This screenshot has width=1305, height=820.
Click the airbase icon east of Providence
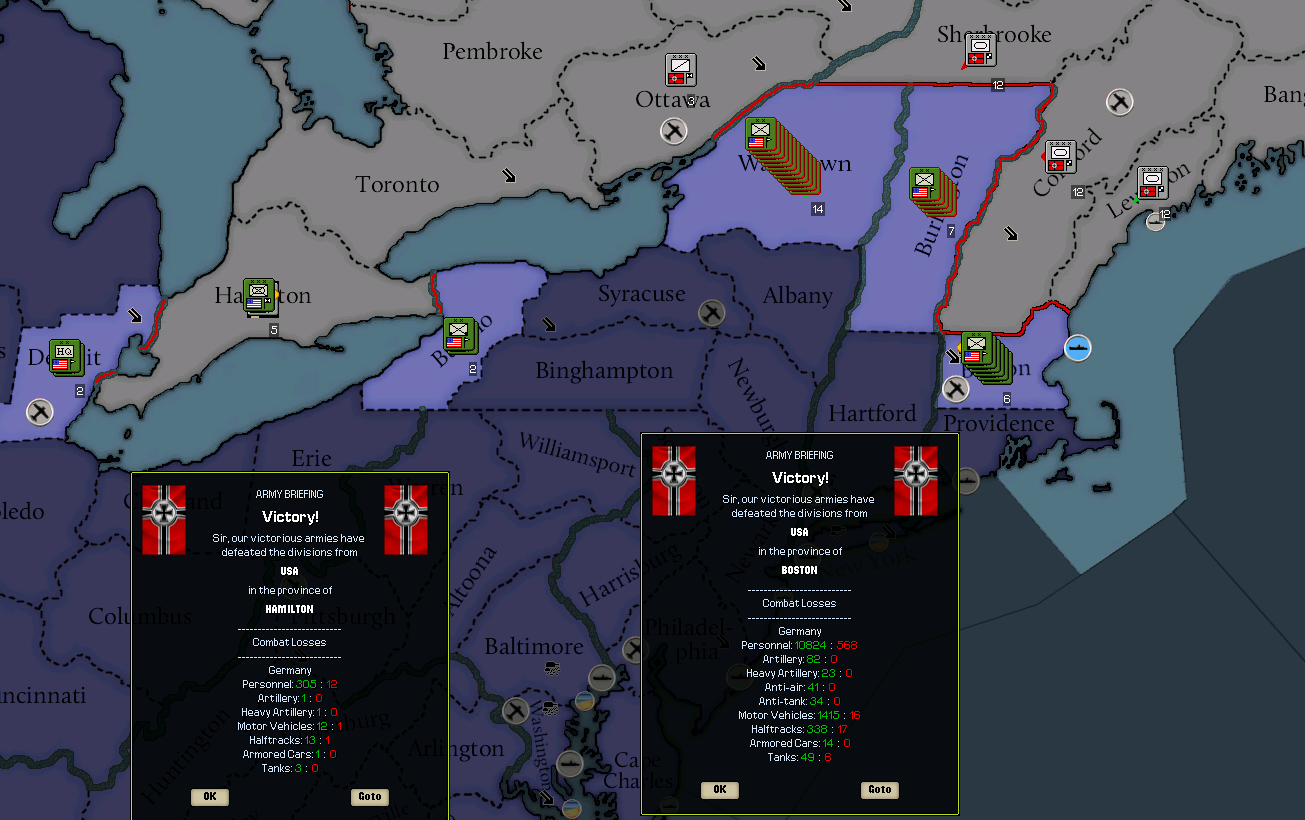[x=956, y=389]
